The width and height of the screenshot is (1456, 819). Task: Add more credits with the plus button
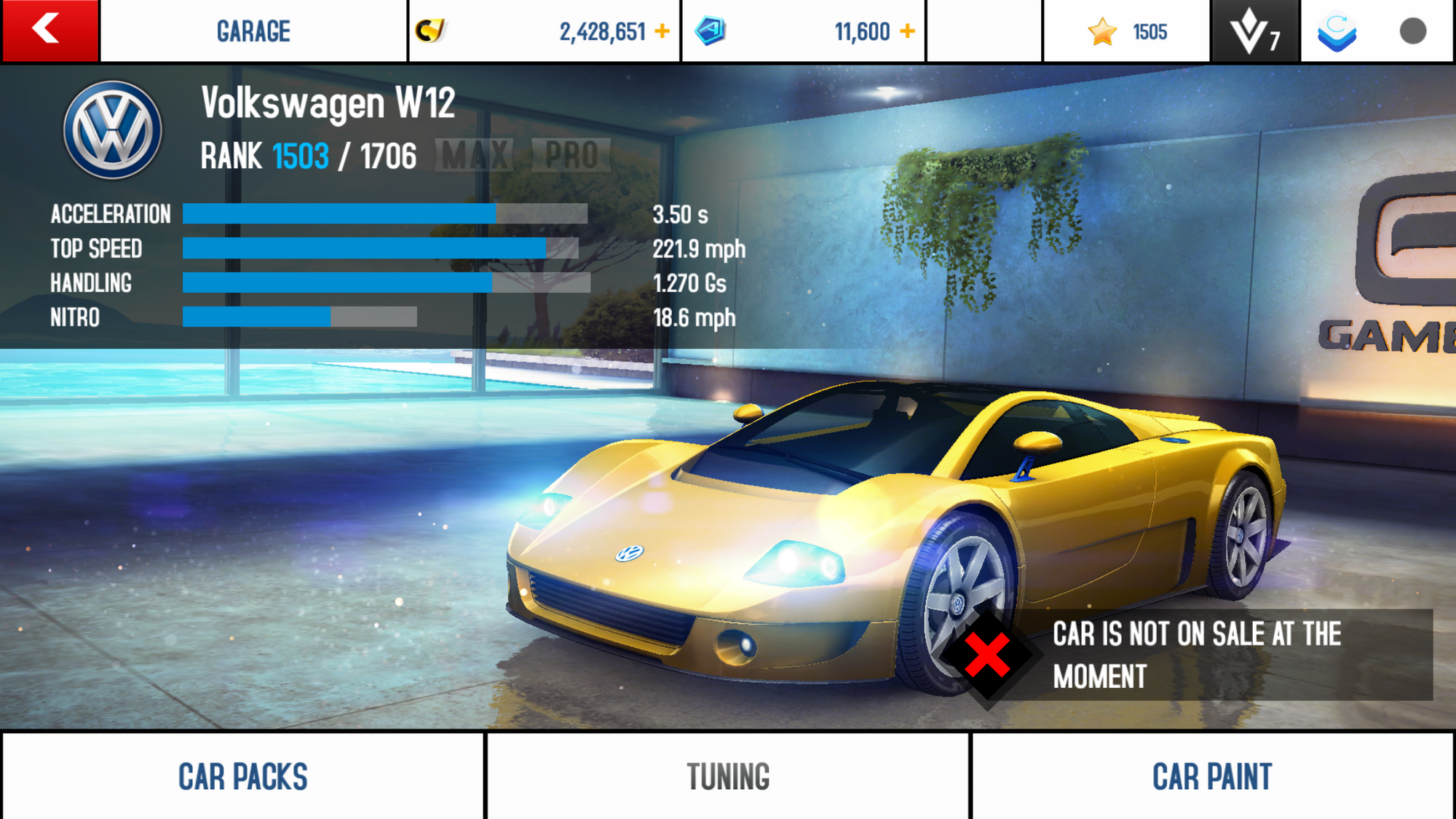[662, 31]
